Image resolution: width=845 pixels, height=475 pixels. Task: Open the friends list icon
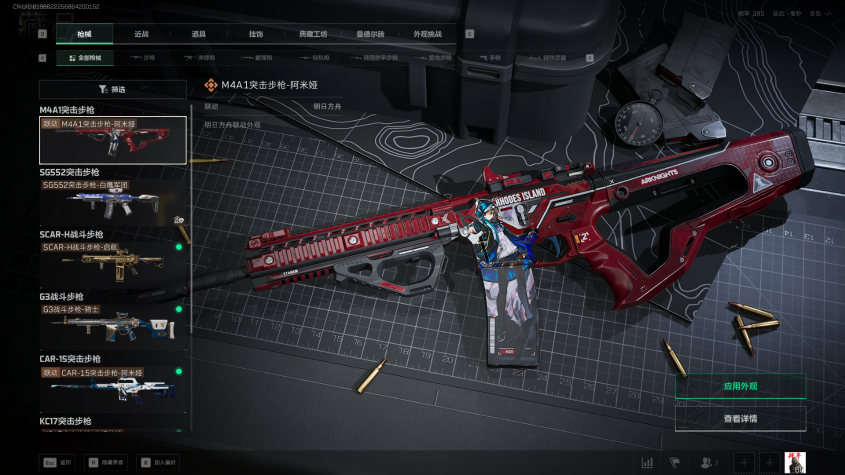[x=710, y=462]
